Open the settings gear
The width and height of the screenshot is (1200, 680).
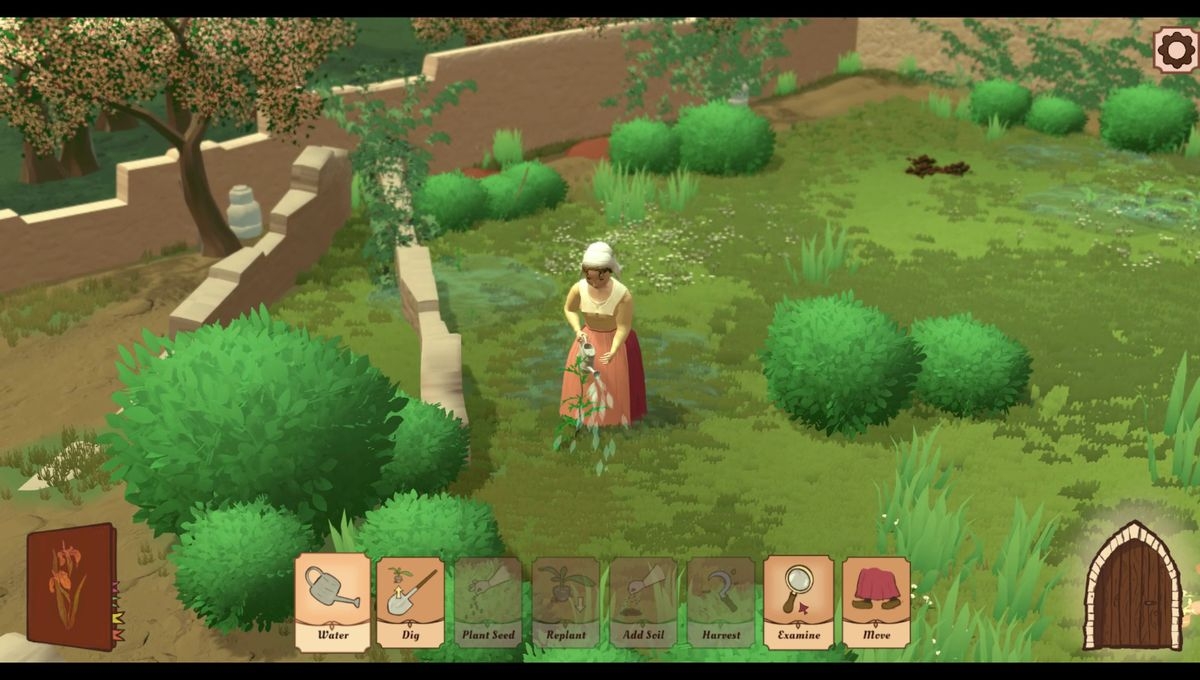click(x=1175, y=49)
